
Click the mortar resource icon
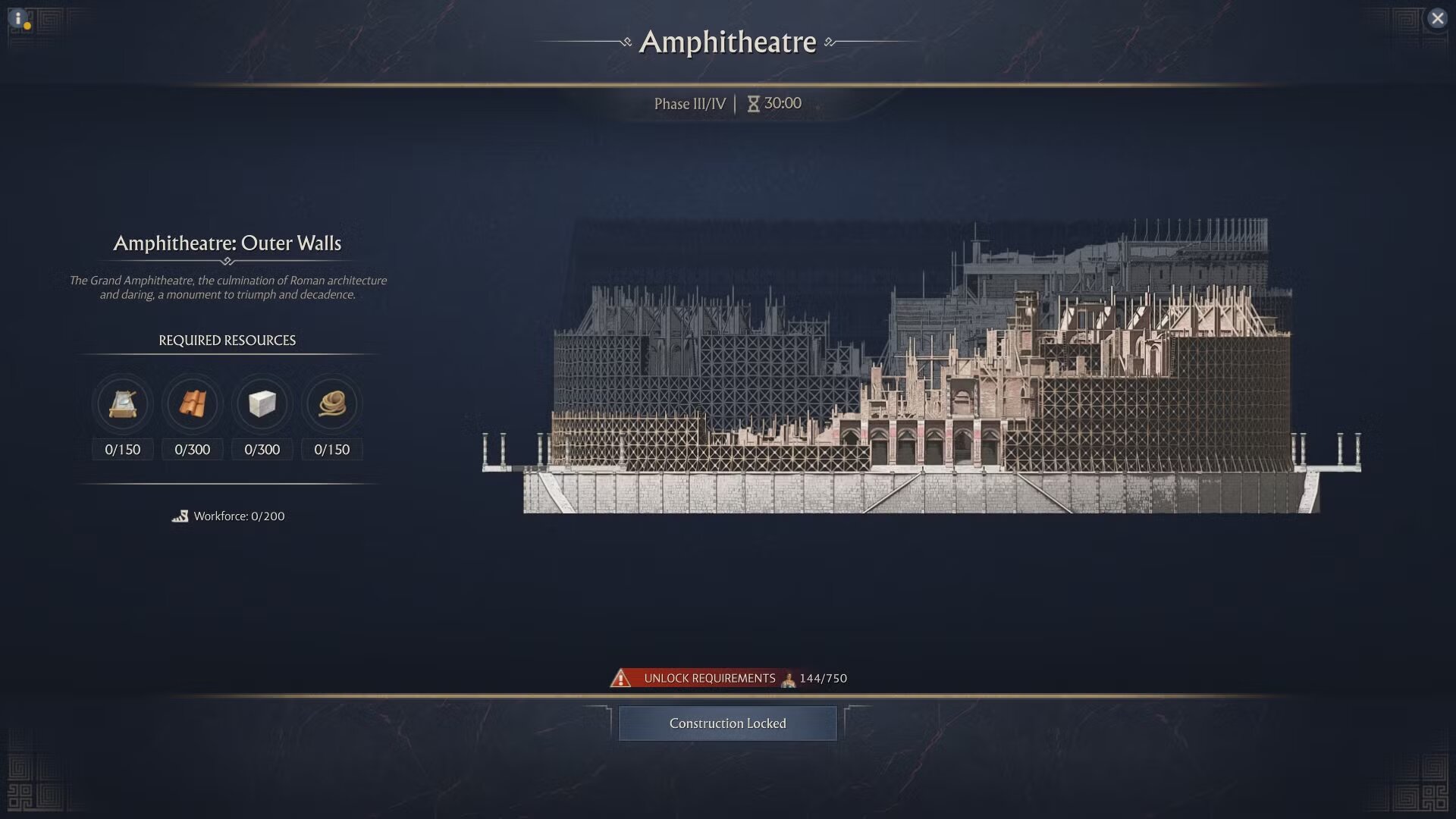[x=122, y=403]
